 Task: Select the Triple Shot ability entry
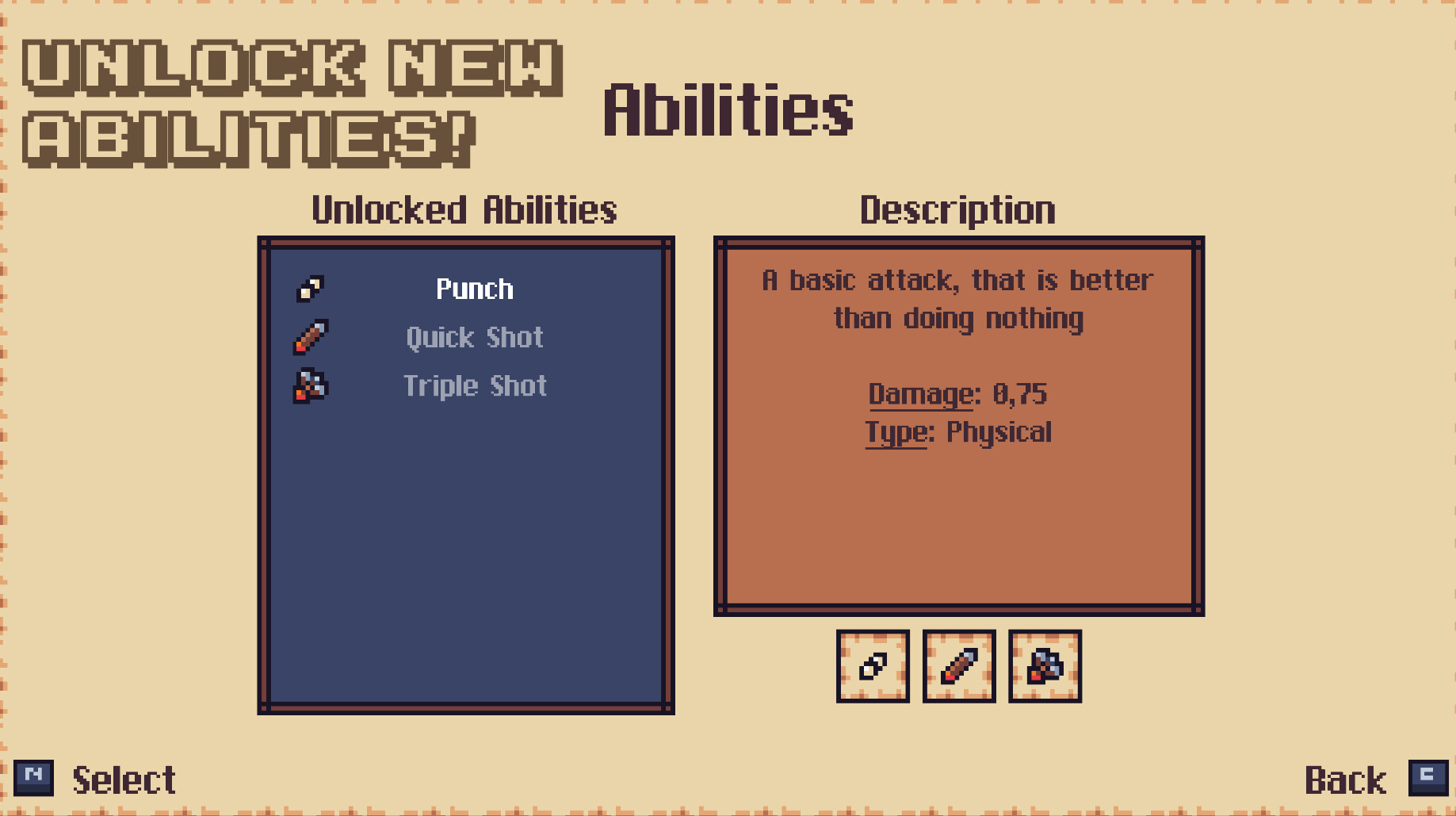475,386
